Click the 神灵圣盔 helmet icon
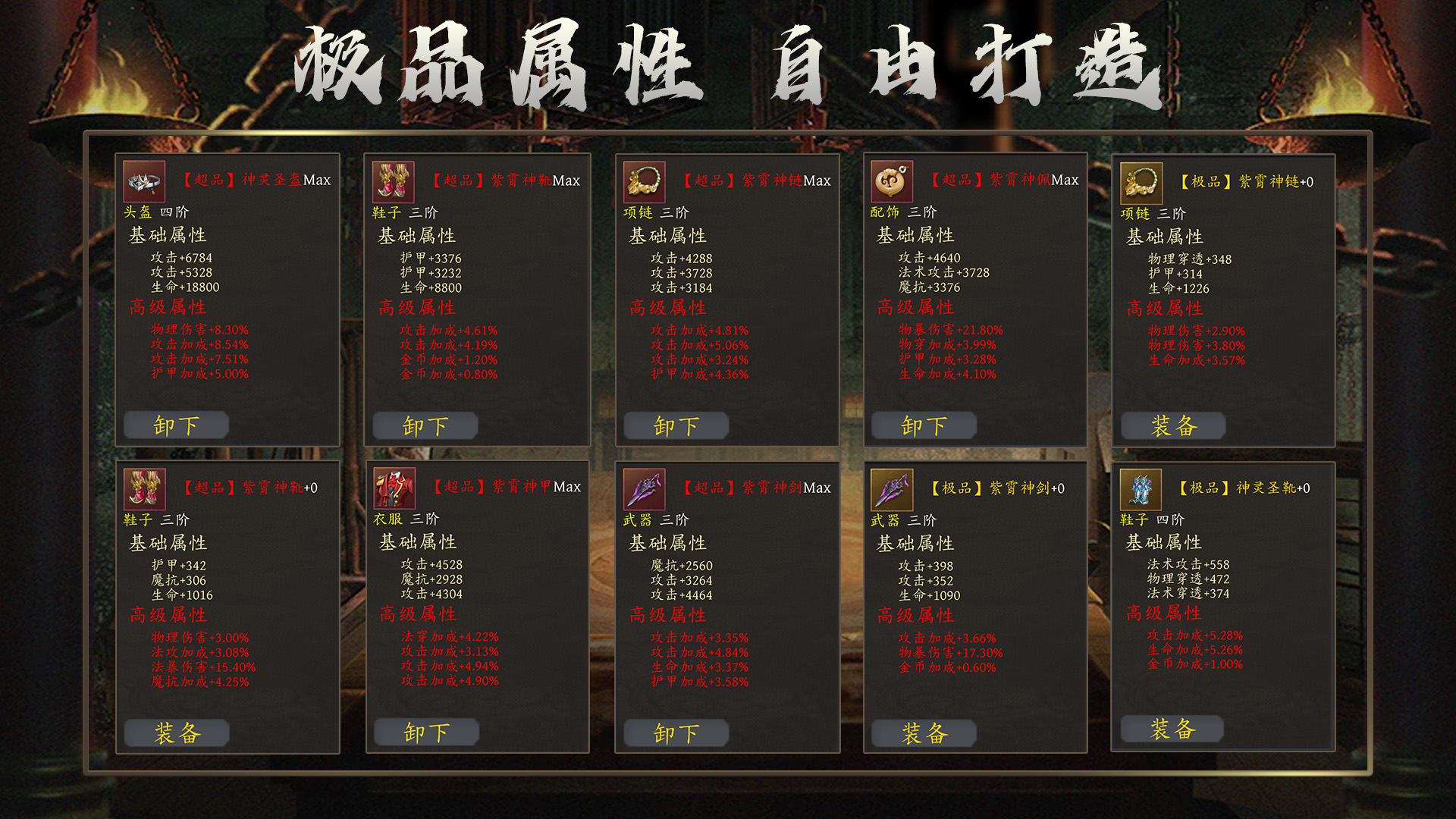 tap(146, 183)
